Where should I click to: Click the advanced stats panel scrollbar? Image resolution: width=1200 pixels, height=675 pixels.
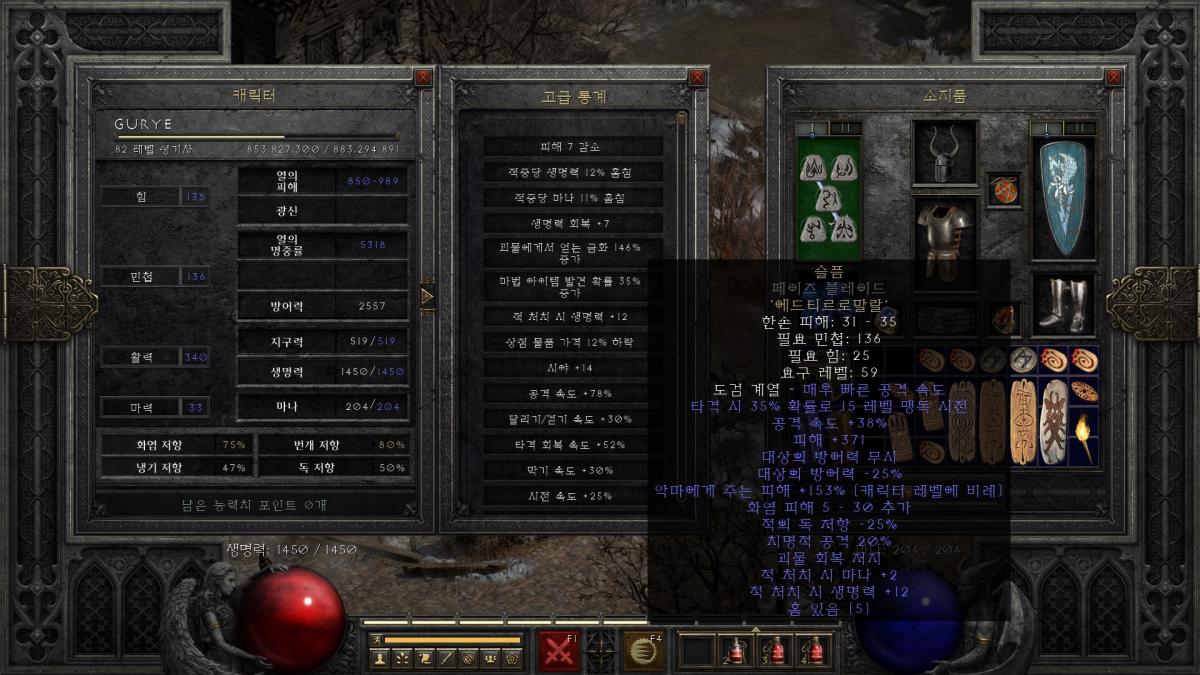(682, 300)
